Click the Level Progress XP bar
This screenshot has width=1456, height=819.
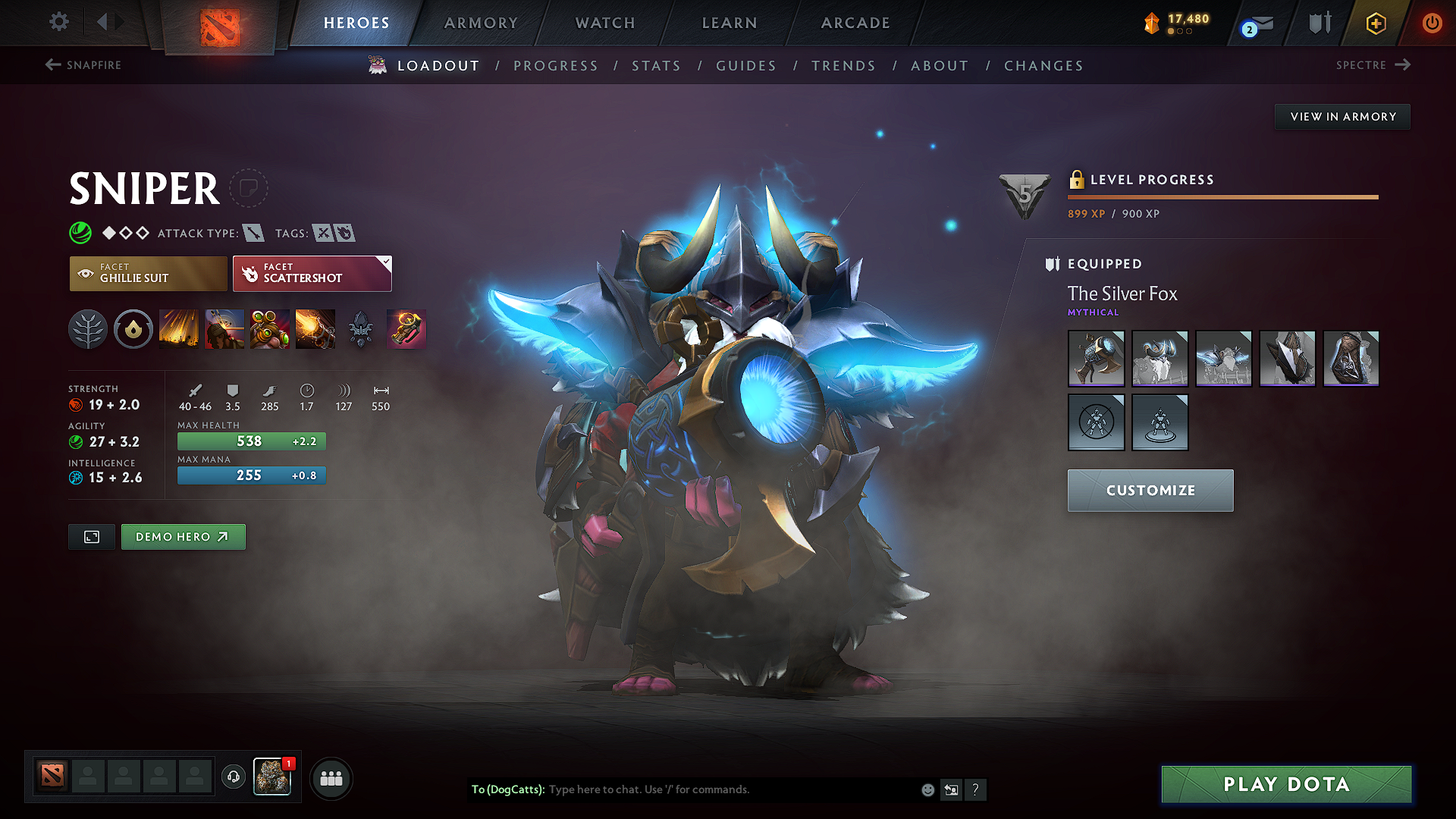1222,196
